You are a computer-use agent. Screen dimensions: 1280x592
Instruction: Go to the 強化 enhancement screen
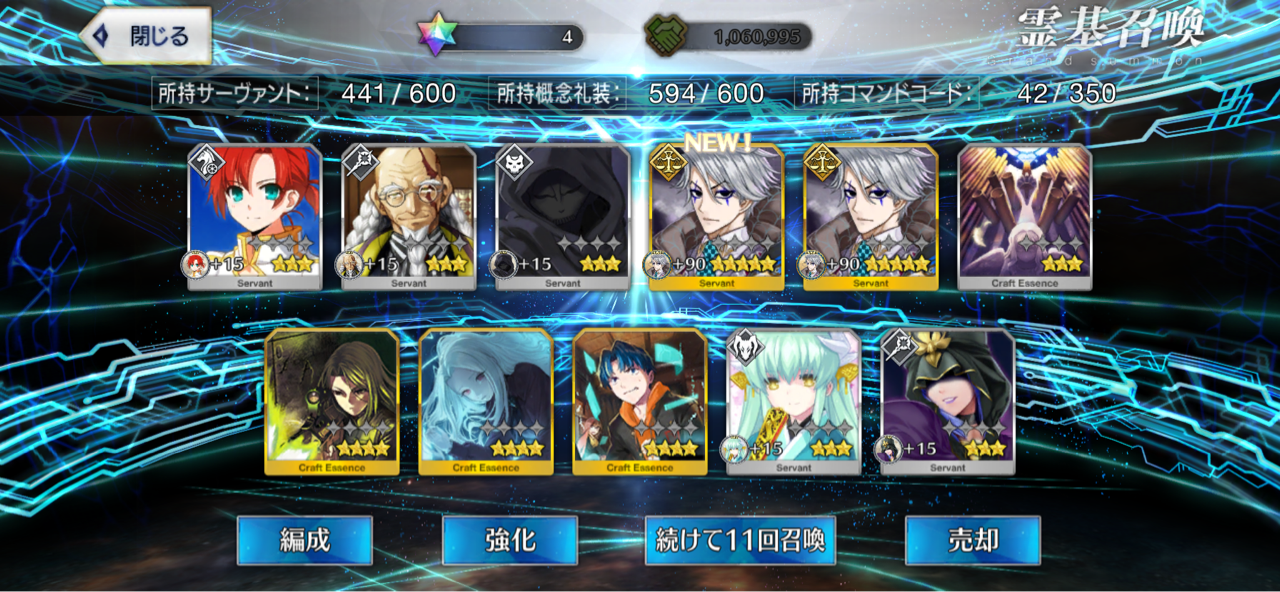point(510,541)
